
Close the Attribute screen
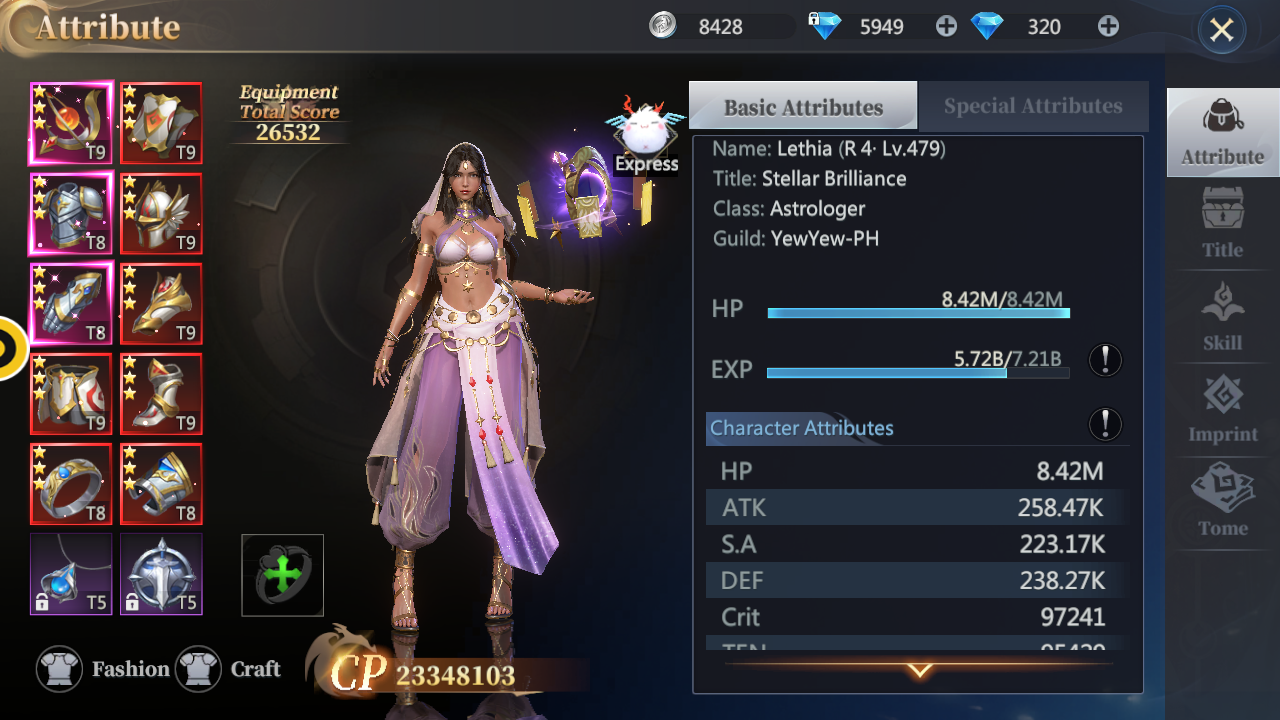pyautogui.click(x=1221, y=30)
